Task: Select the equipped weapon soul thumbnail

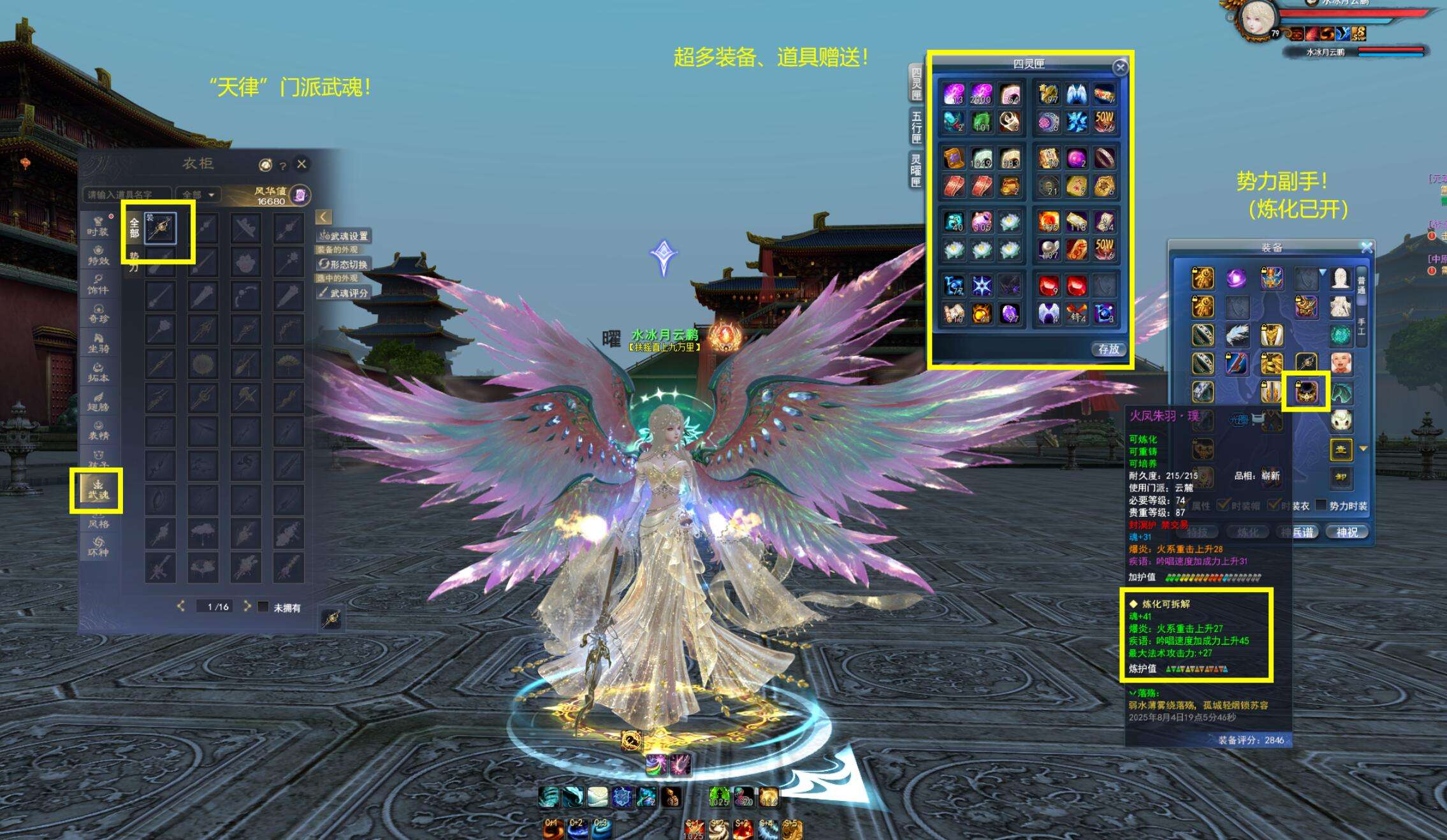Action: click(160, 228)
